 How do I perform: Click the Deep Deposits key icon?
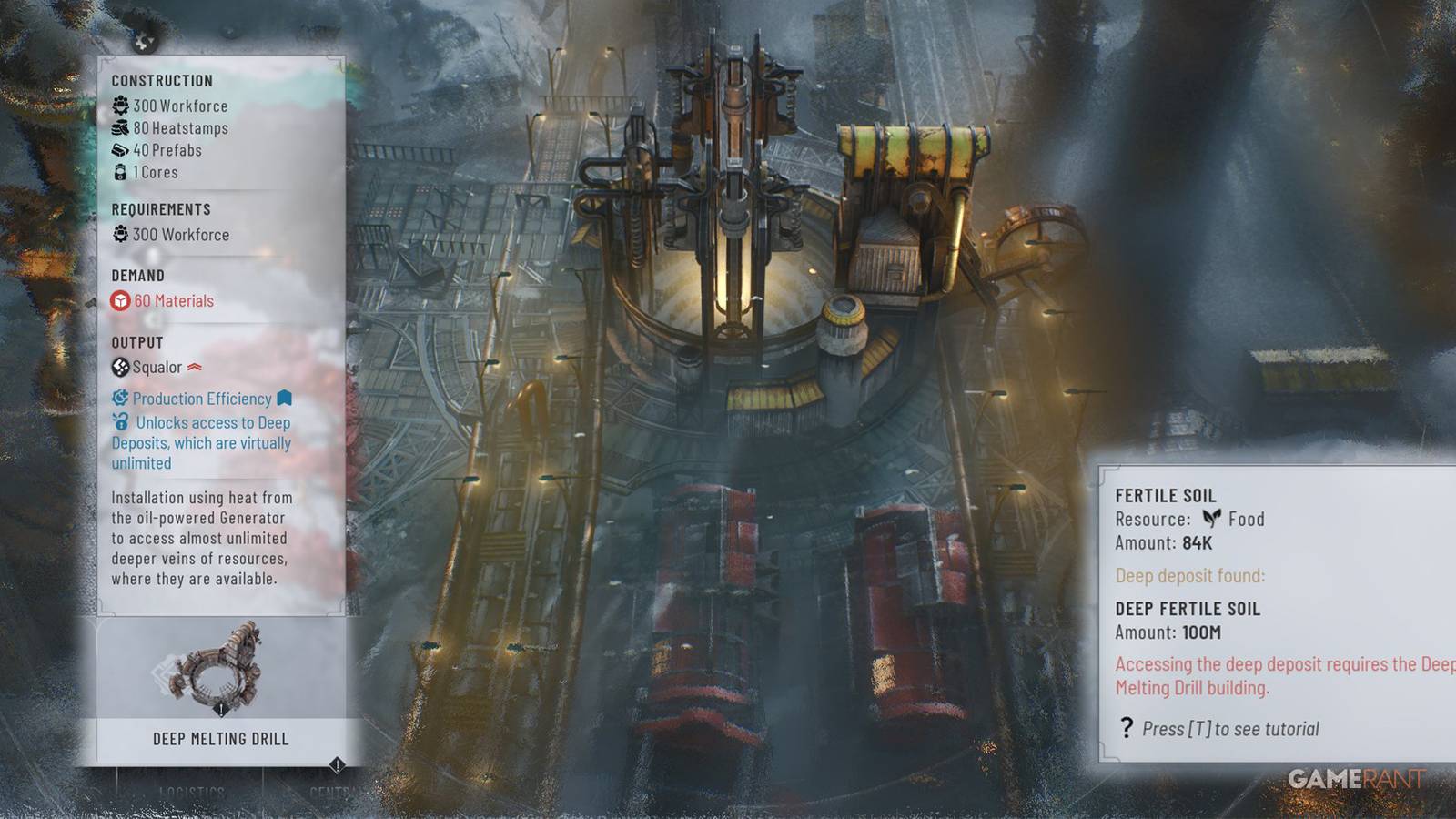point(119,423)
